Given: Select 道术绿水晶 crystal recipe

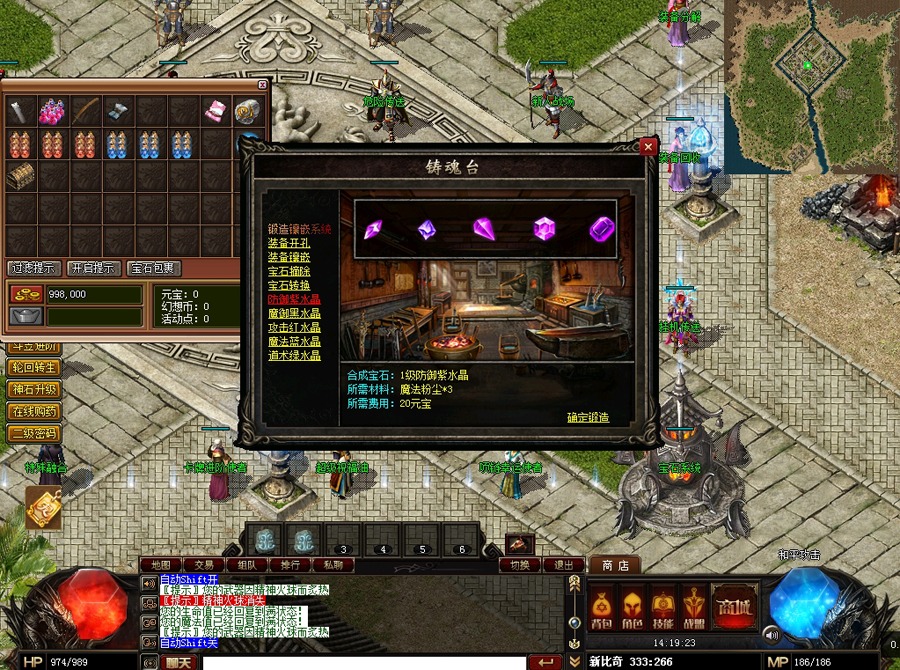Looking at the screenshot, I should (x=294, y=355).
